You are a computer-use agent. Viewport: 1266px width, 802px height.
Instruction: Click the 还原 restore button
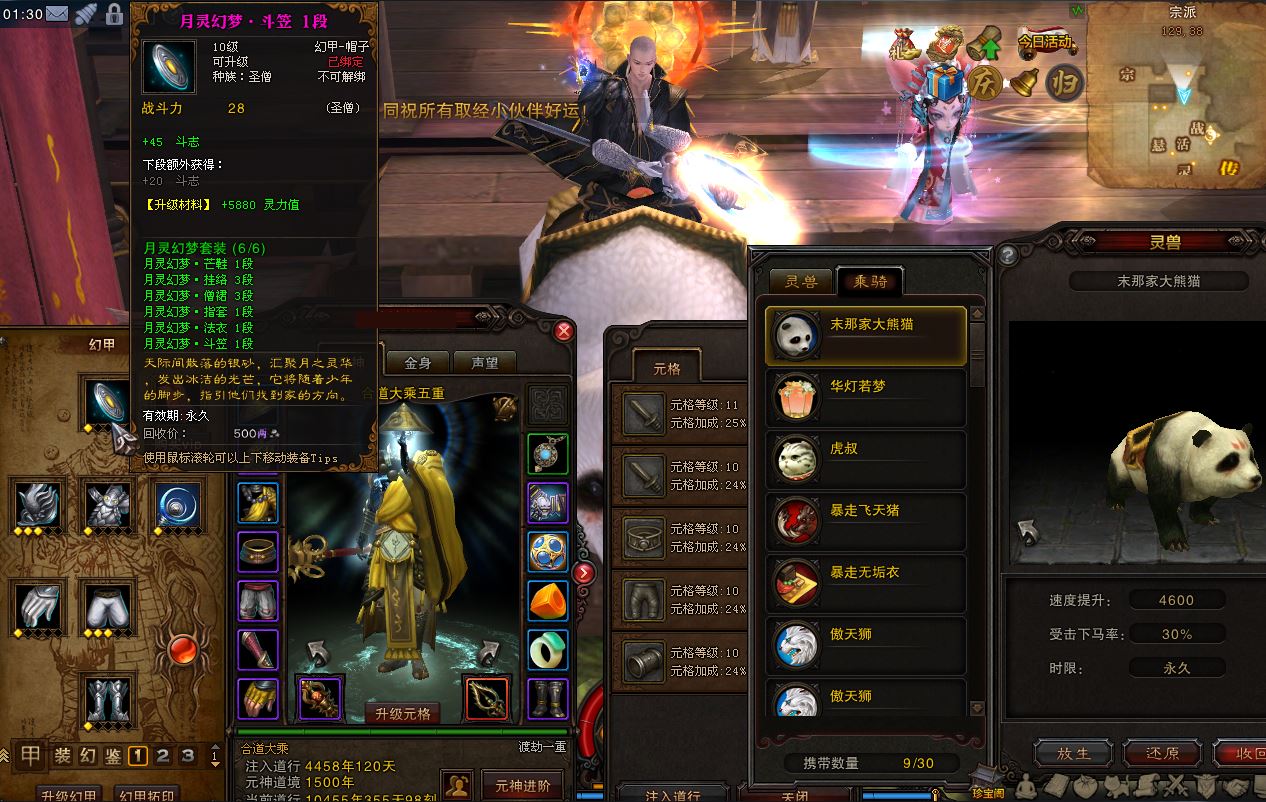[1162, 753]
